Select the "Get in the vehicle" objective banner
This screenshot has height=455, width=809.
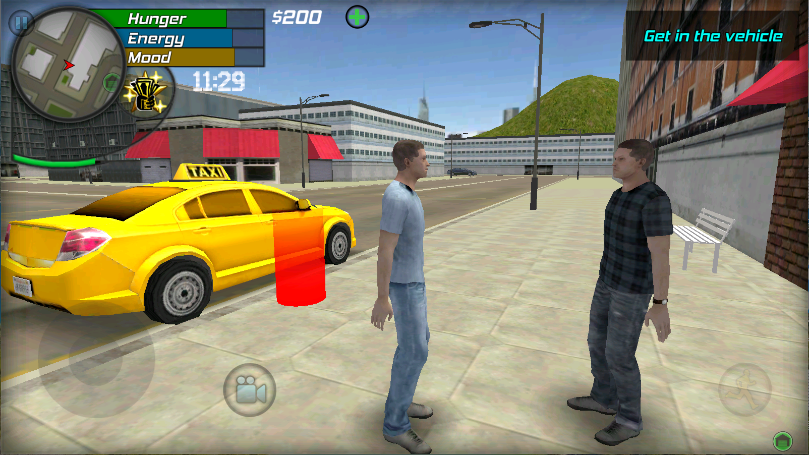713,36
